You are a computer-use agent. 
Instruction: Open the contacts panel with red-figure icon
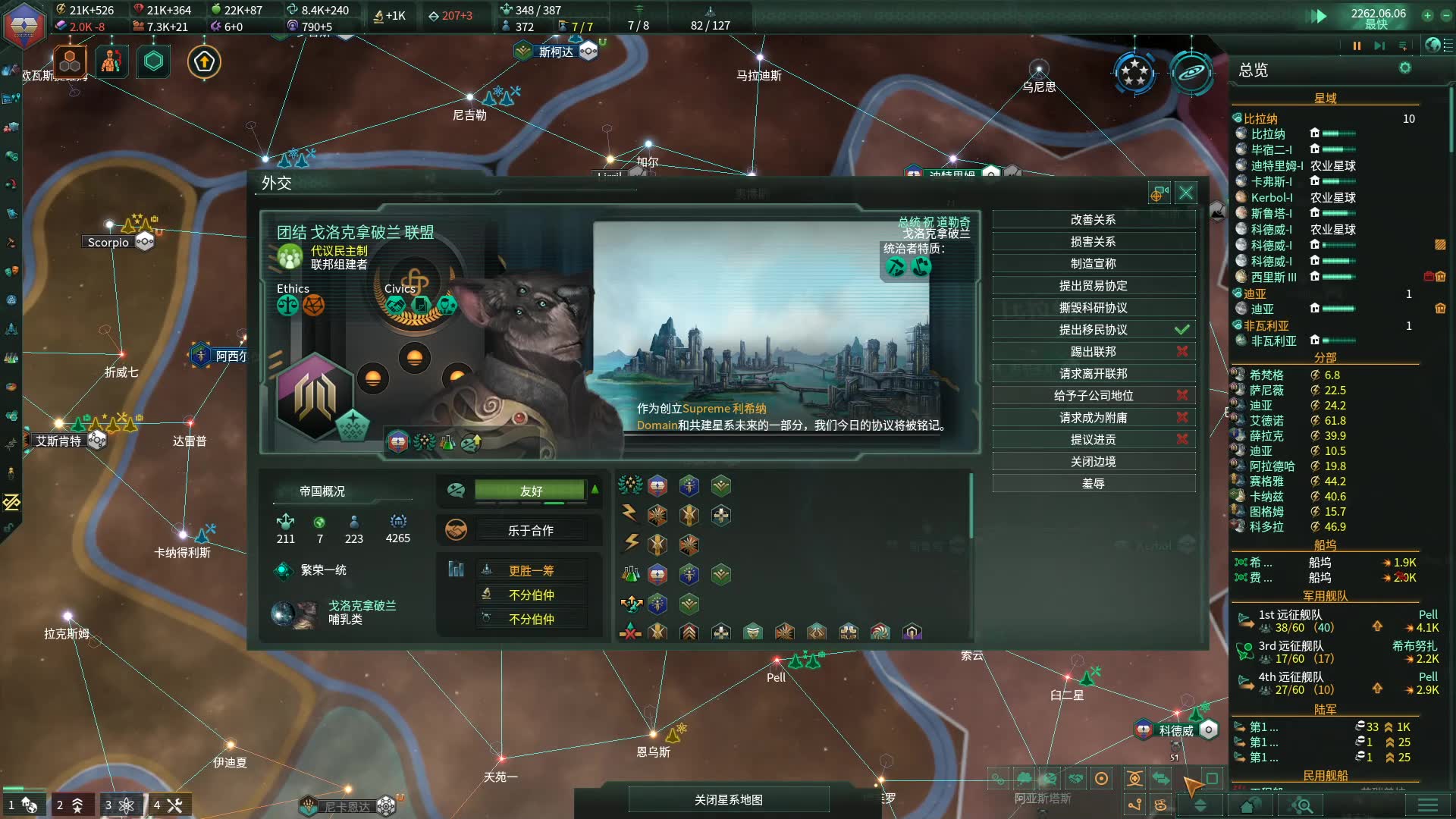click(x=111, y=62)
